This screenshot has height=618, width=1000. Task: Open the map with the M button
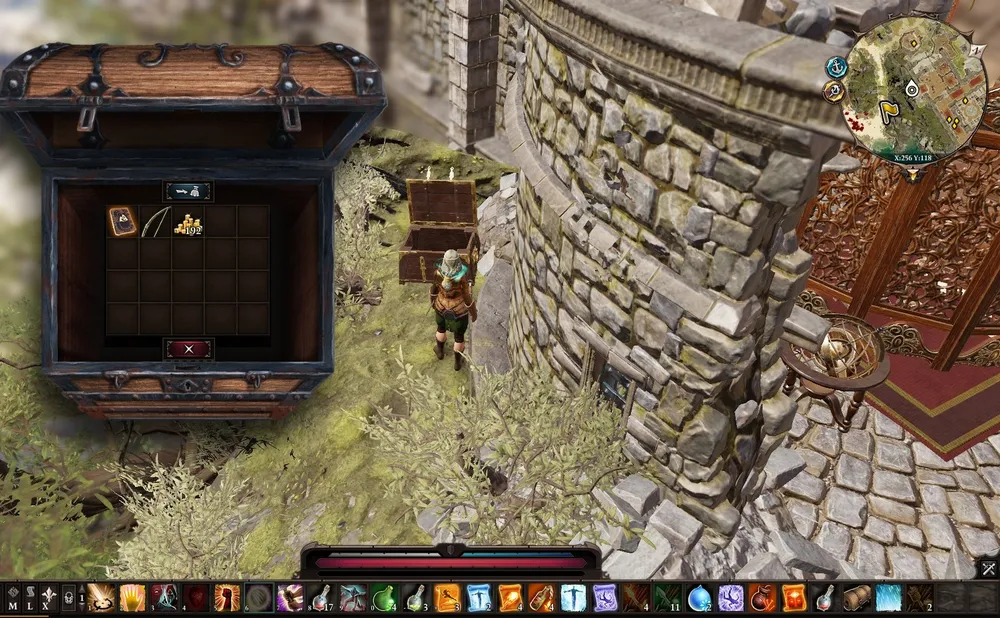click(x=12, y=599)
